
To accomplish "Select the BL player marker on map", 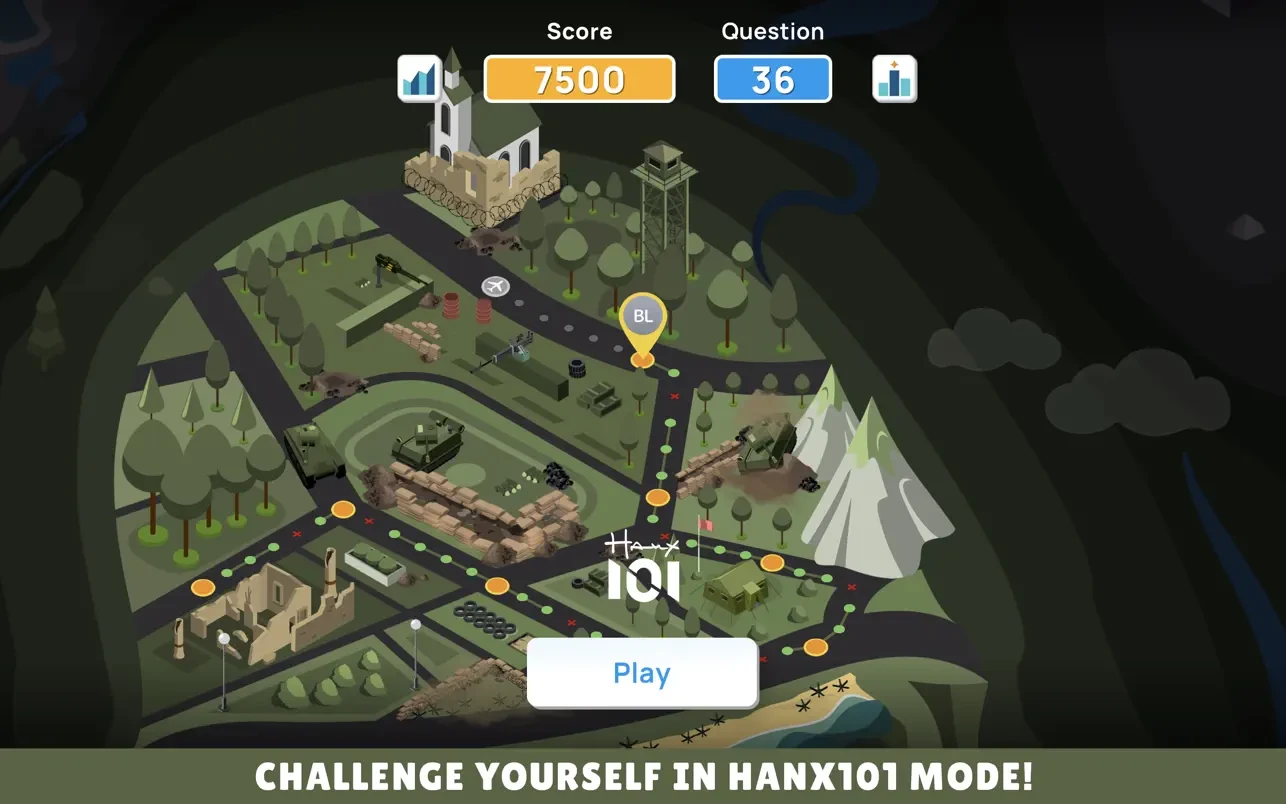I will tap(642, 318).
